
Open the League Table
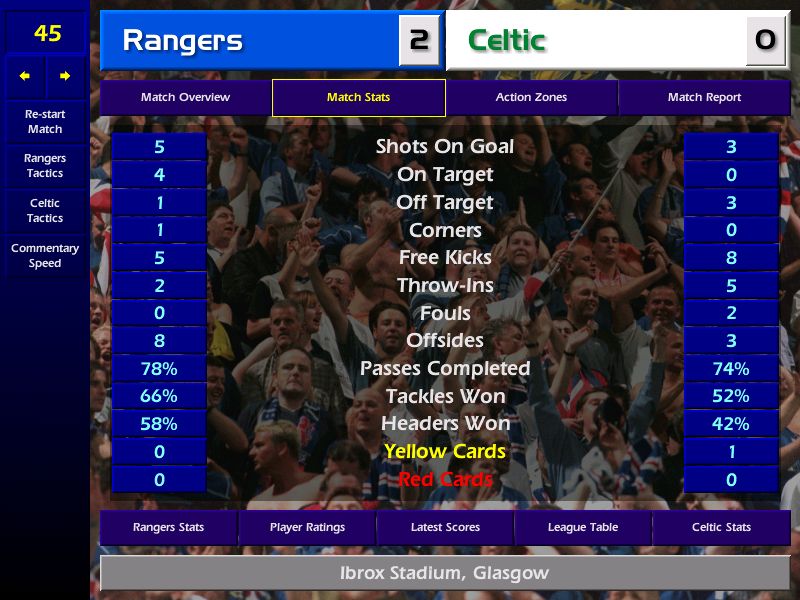583,527
